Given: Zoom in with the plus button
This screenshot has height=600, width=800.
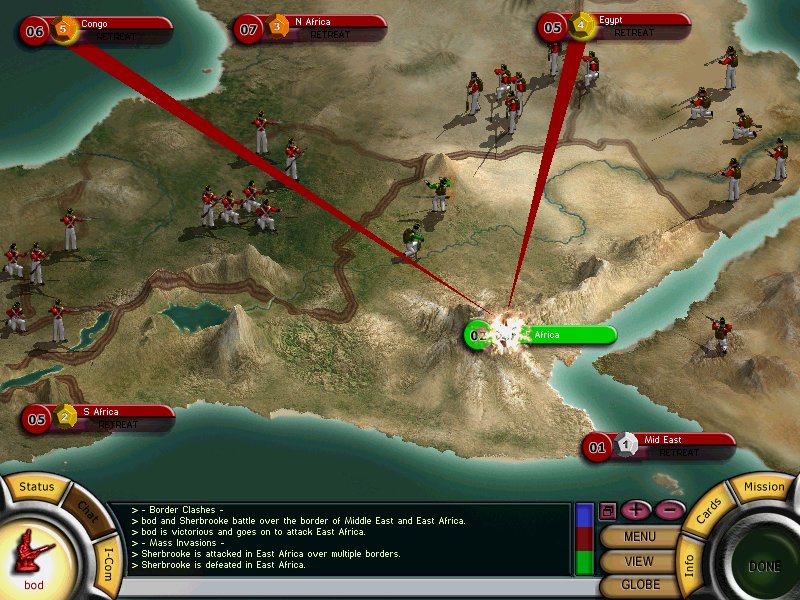Looking at the screenshot, I should click(636, 510).
